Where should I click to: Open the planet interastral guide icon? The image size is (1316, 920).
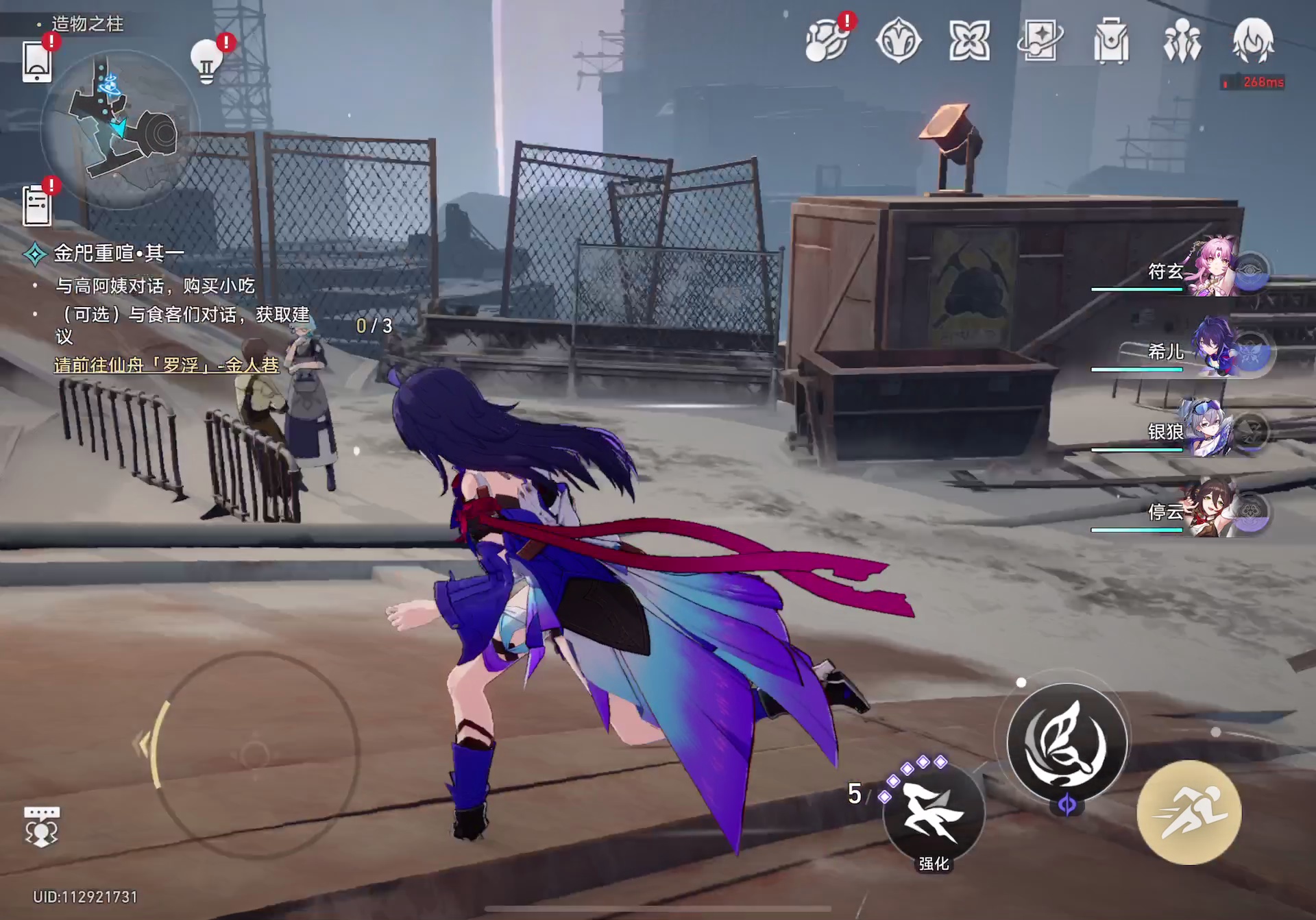[827, 41]
